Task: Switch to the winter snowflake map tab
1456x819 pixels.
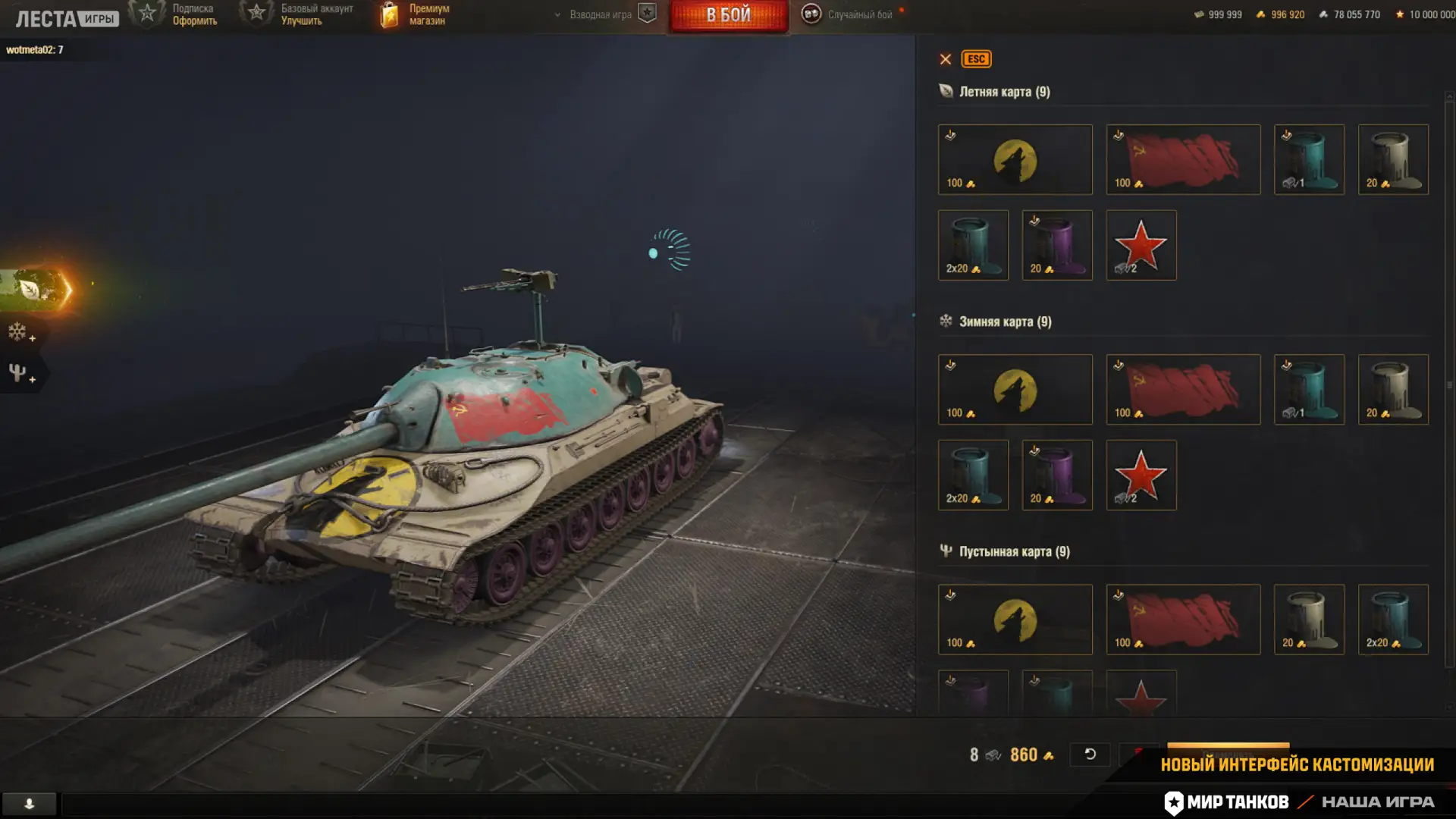Action: (19, 332)
